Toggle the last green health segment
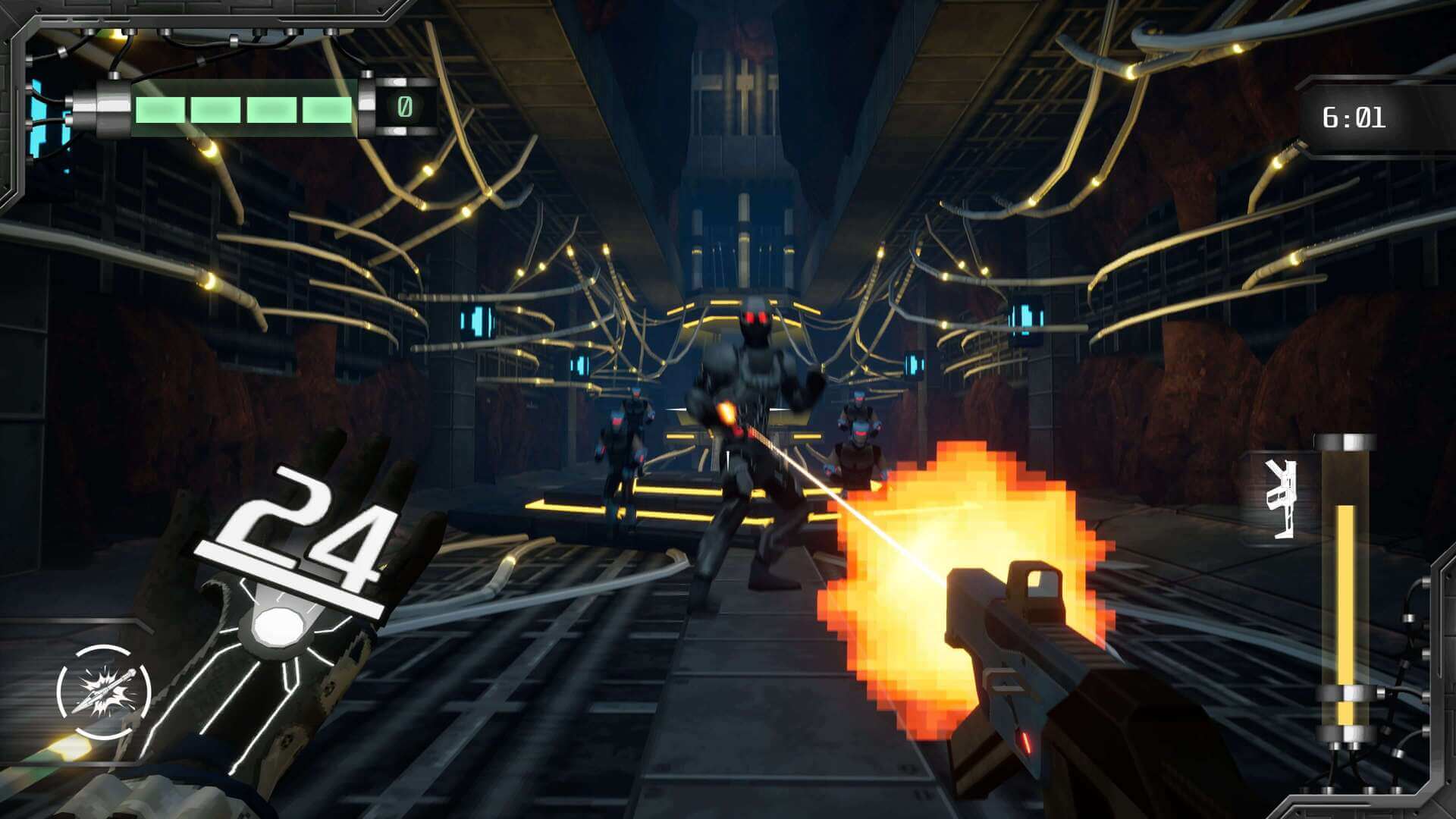The height and width of the screenshot is (819, 1456). pos(326,110)
